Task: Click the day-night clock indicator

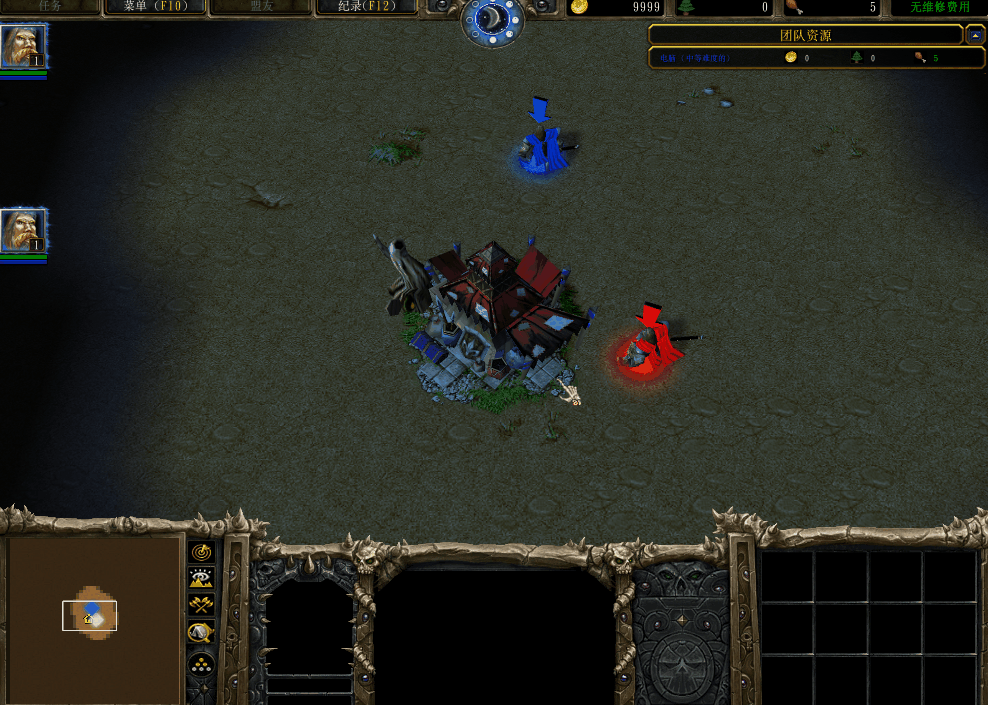Action: [x=492, y=20]
